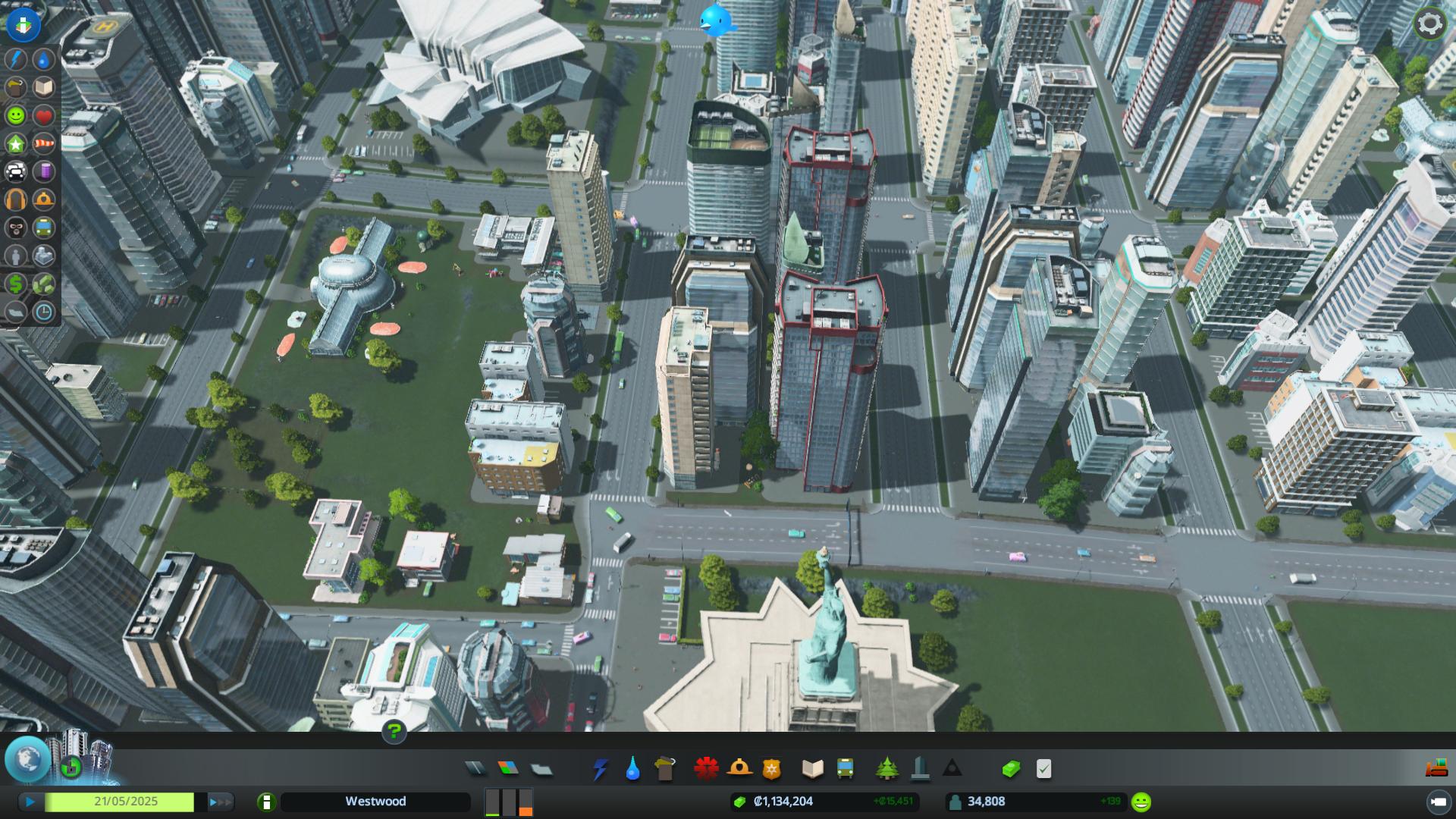The width and height of the screenshot is (1456, 819).
Task: Toggle the info views panel button
Action: pos(24,24)
